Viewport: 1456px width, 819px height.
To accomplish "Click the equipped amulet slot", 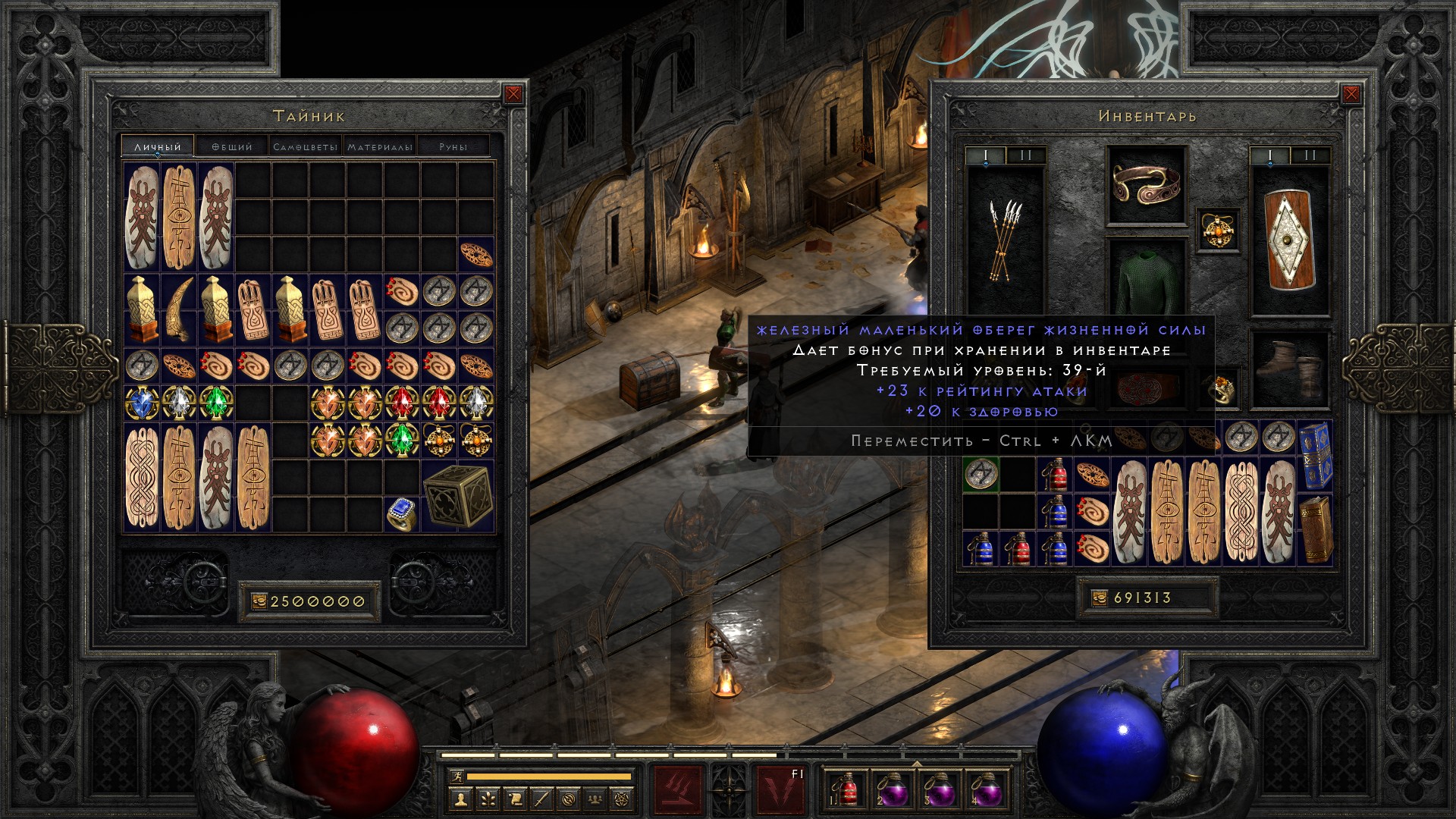I will pyautogui.click(x=1218, y=229).
